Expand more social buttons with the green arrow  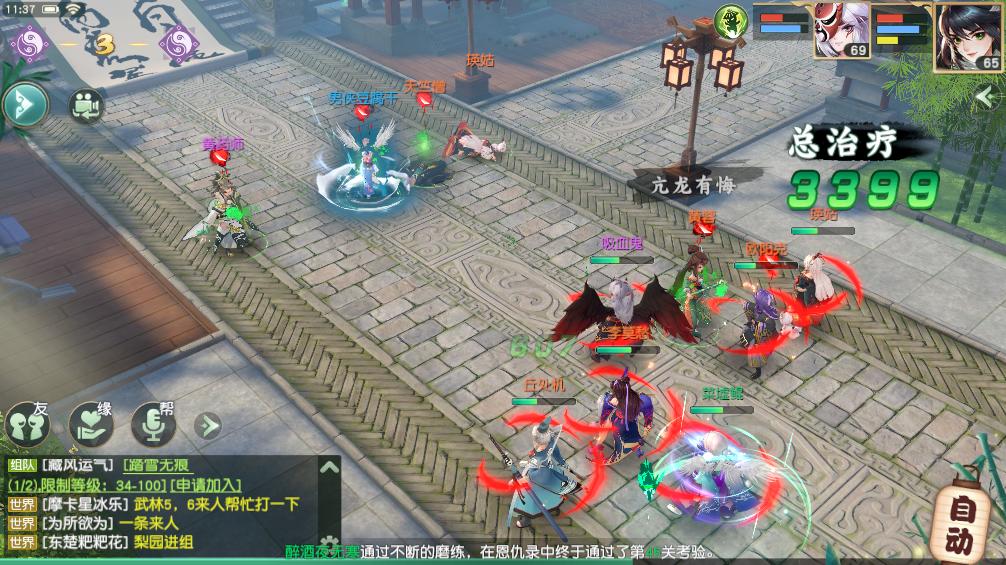click(x=208, y=426)
